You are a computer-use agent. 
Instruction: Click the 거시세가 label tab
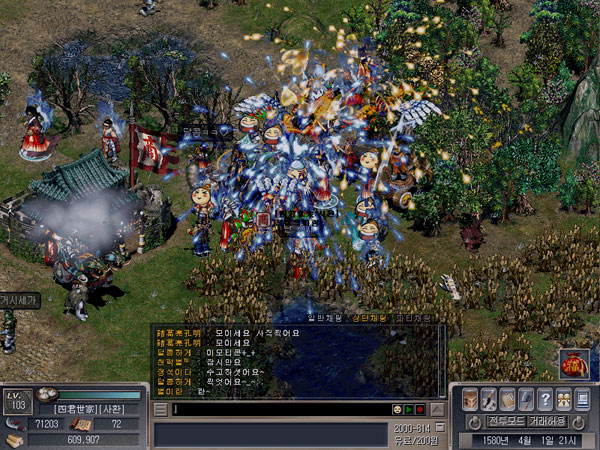[x=18, y=299]
